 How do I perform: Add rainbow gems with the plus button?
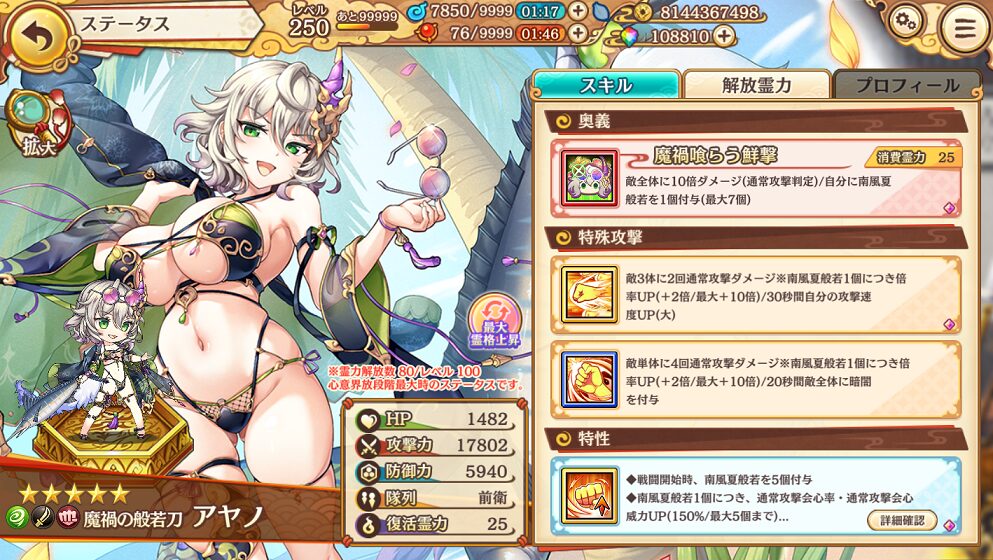[722, 36]
